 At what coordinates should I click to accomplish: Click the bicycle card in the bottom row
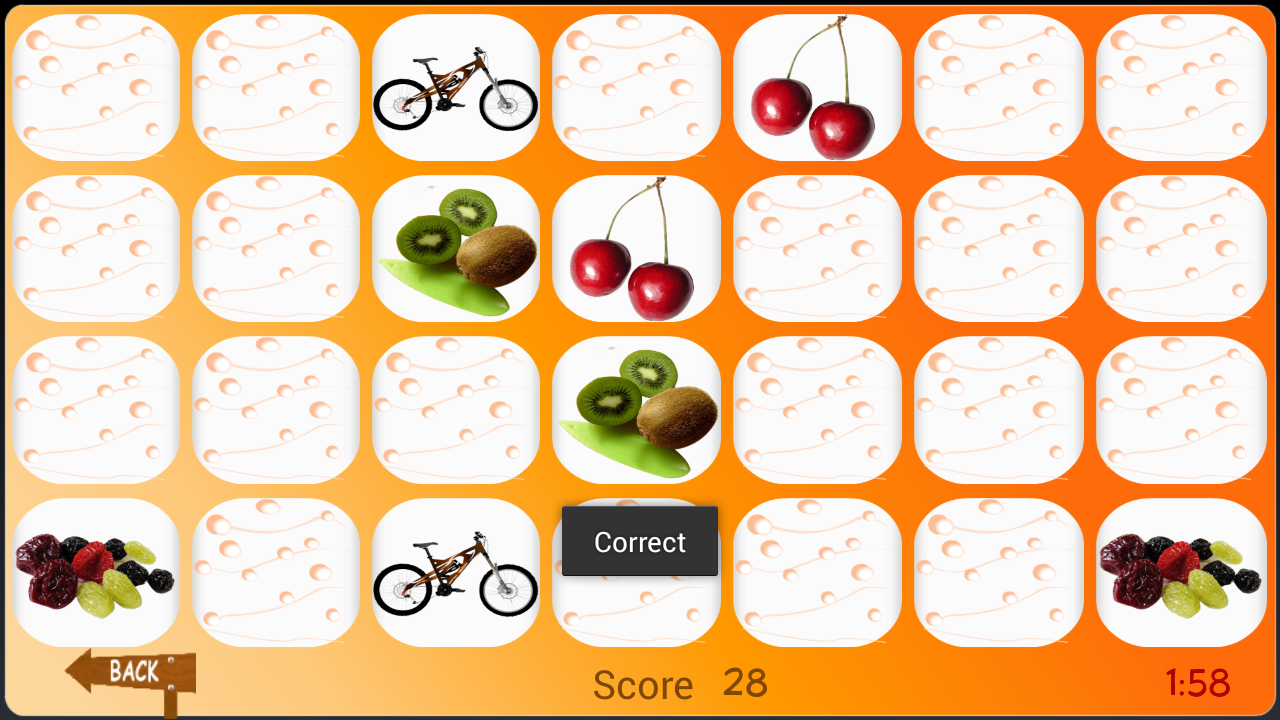click(x=456, y=570)
